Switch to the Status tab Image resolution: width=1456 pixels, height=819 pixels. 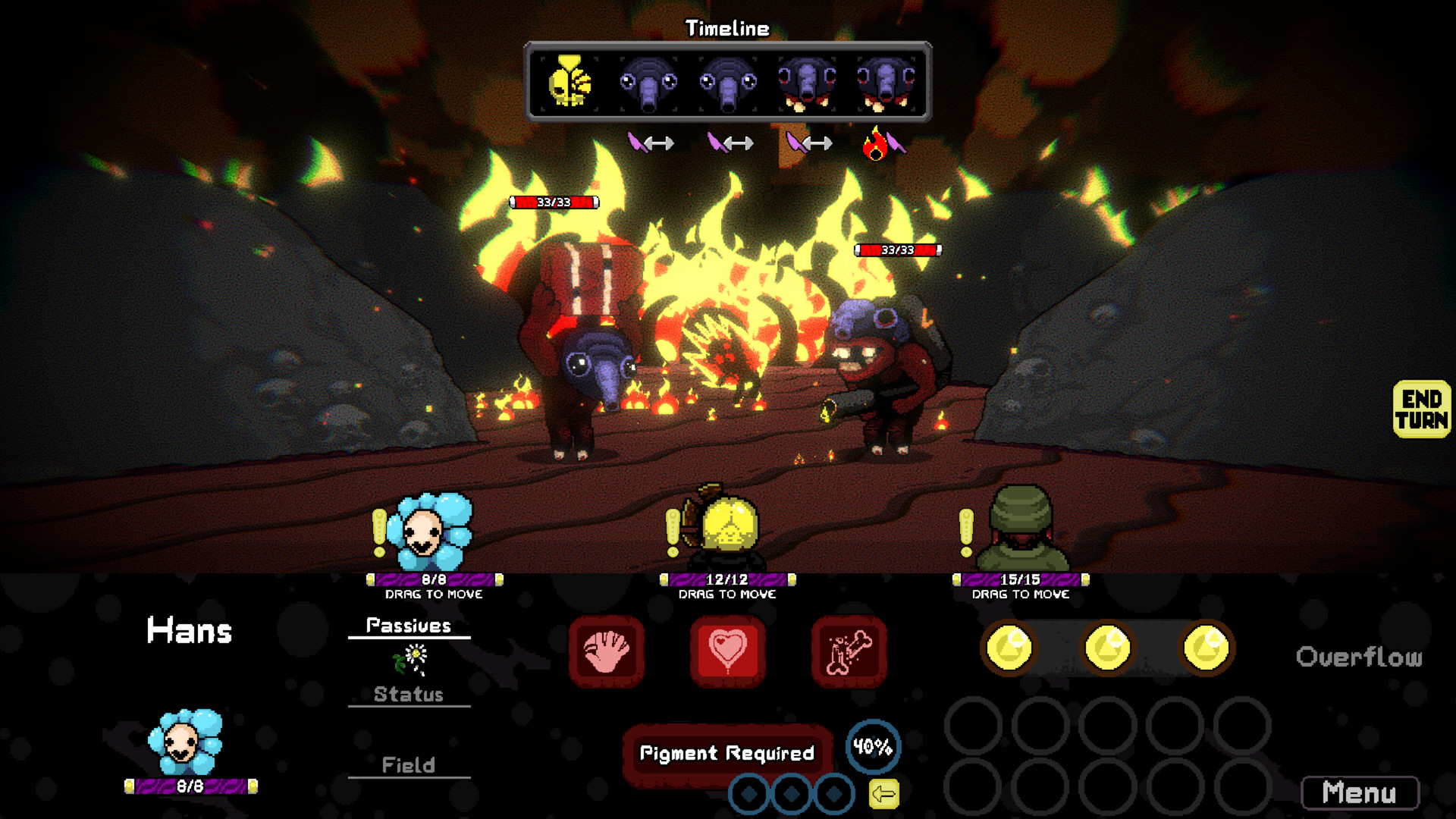coord(408,694)
